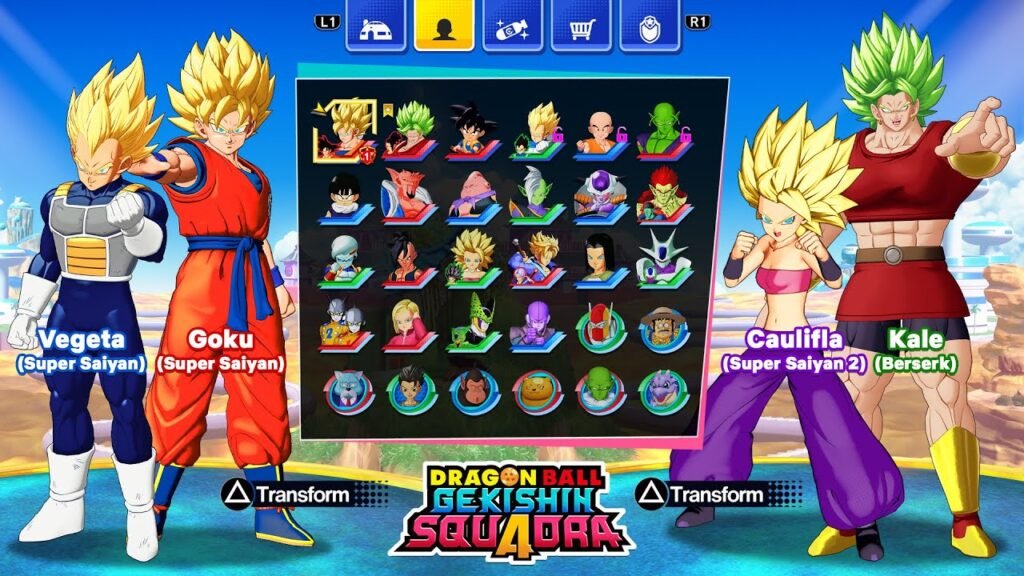Pick the Cell portrait

pyautogui.click(x=472, y=324)
